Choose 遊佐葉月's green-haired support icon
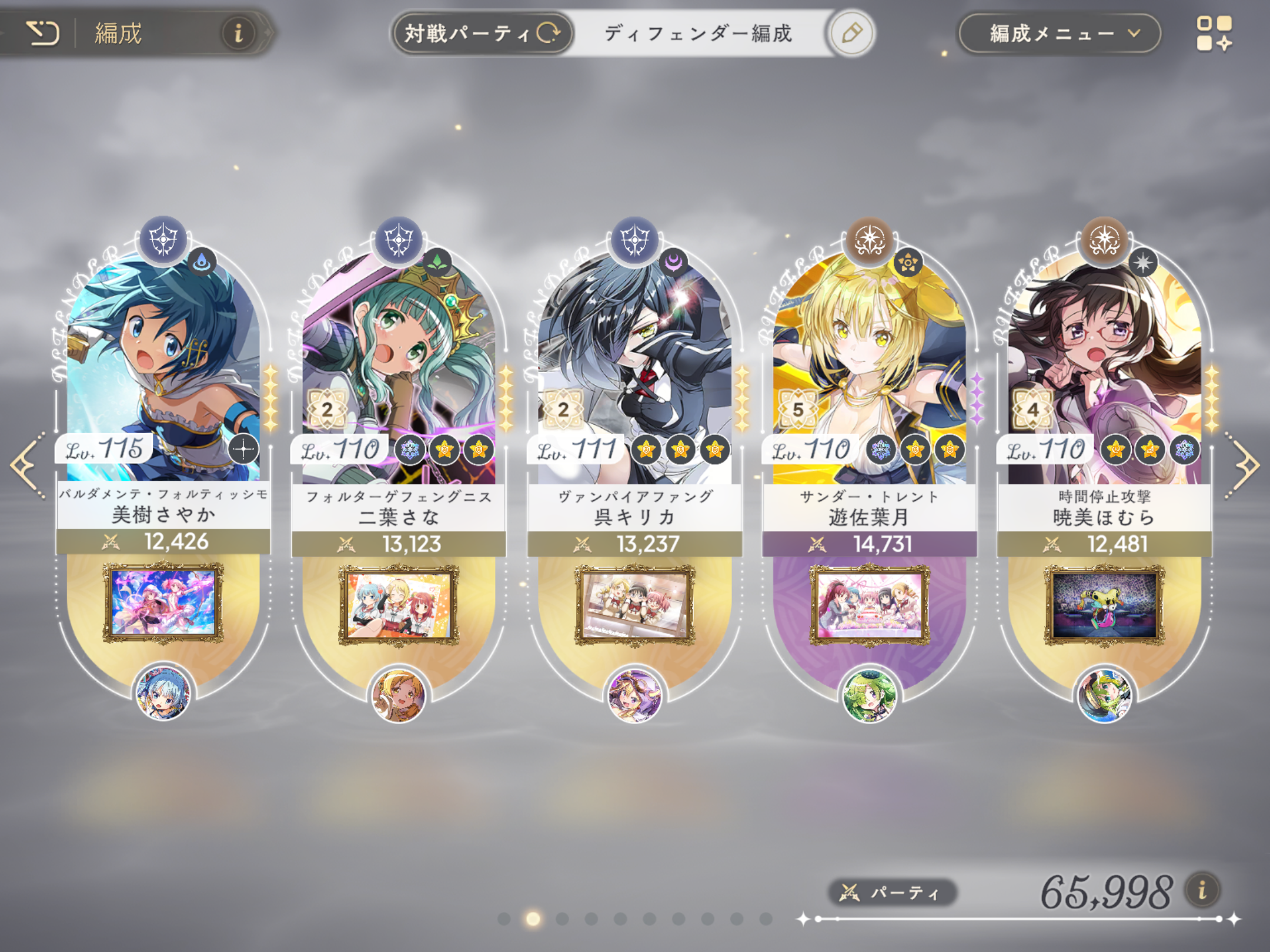Screen dimensions: 1270x952 [869, 695]
